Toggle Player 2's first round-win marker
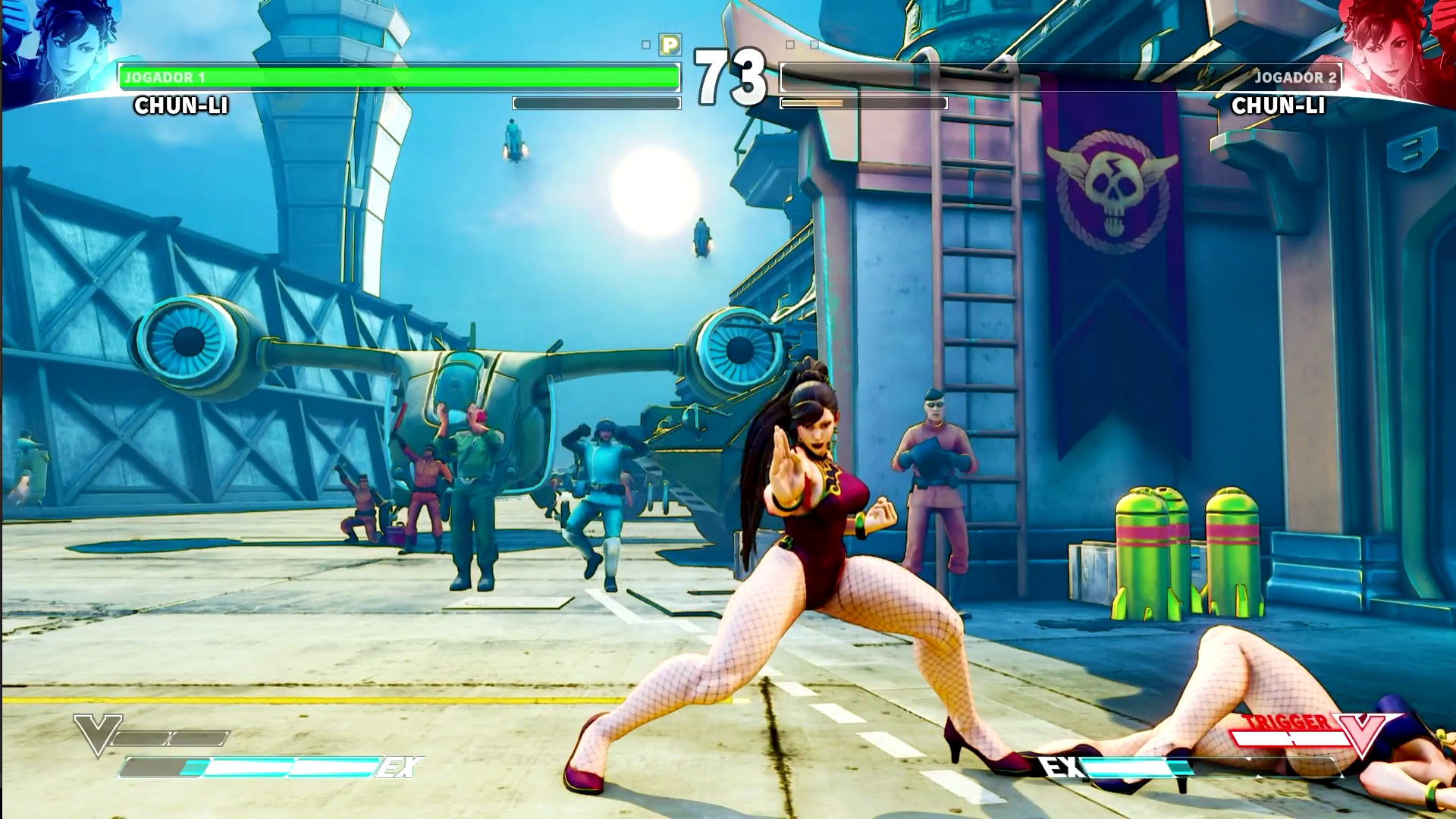The width and height of the screenshot is (1456, 819). tap(789, 44)
